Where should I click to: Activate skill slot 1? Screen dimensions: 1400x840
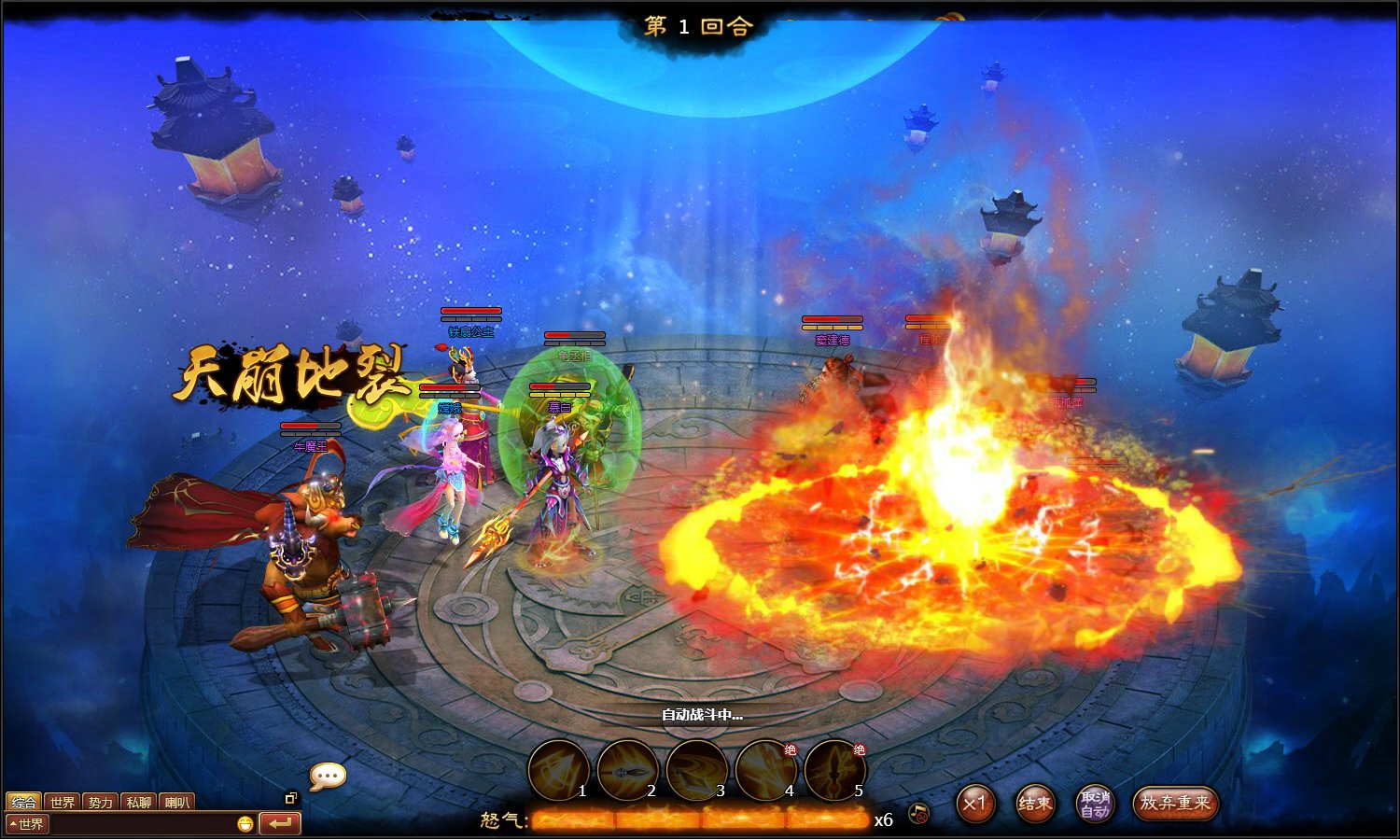pyautogui.click(x=558, y=770)
